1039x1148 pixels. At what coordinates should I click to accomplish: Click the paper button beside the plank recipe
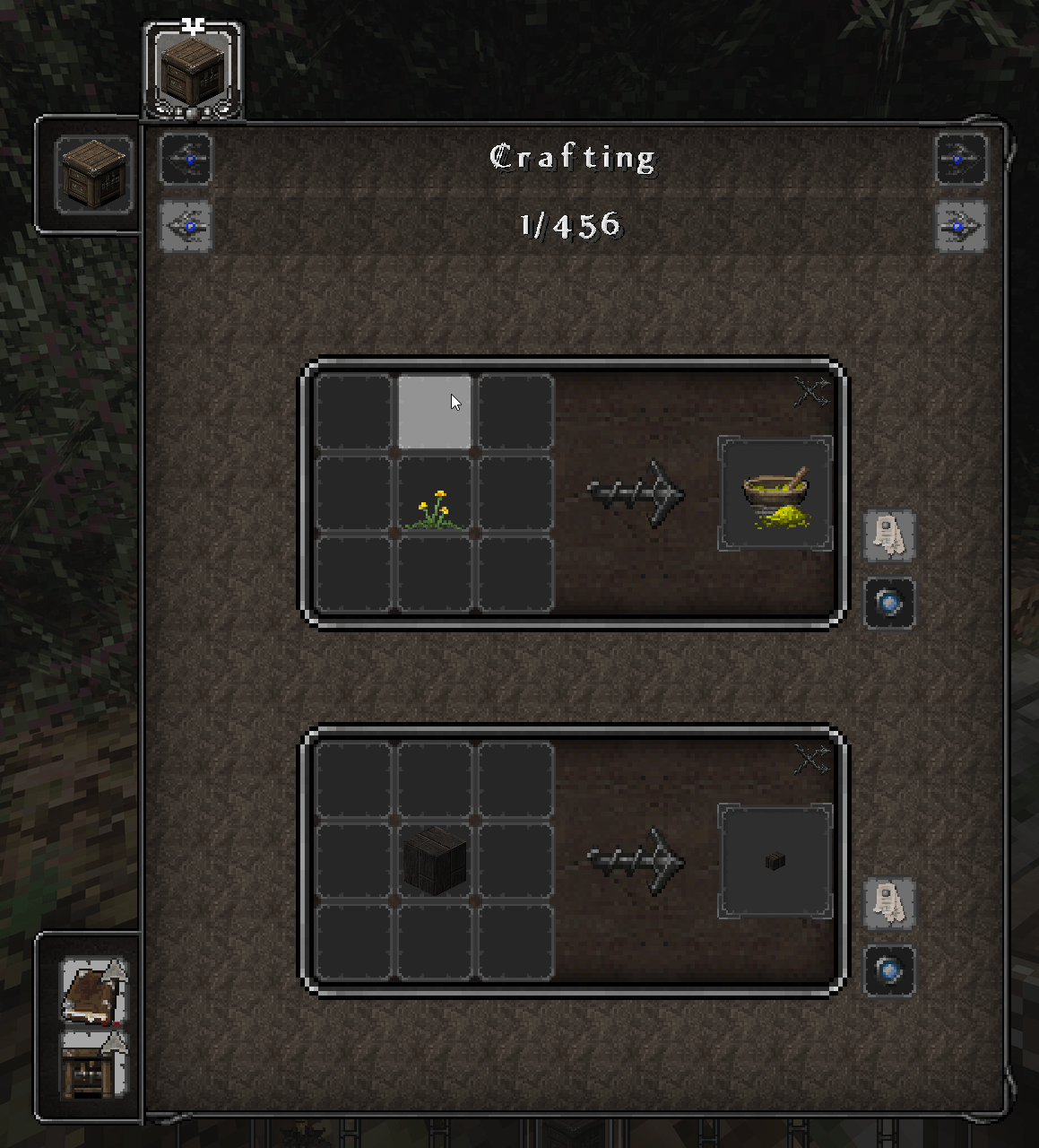point(888,903)
